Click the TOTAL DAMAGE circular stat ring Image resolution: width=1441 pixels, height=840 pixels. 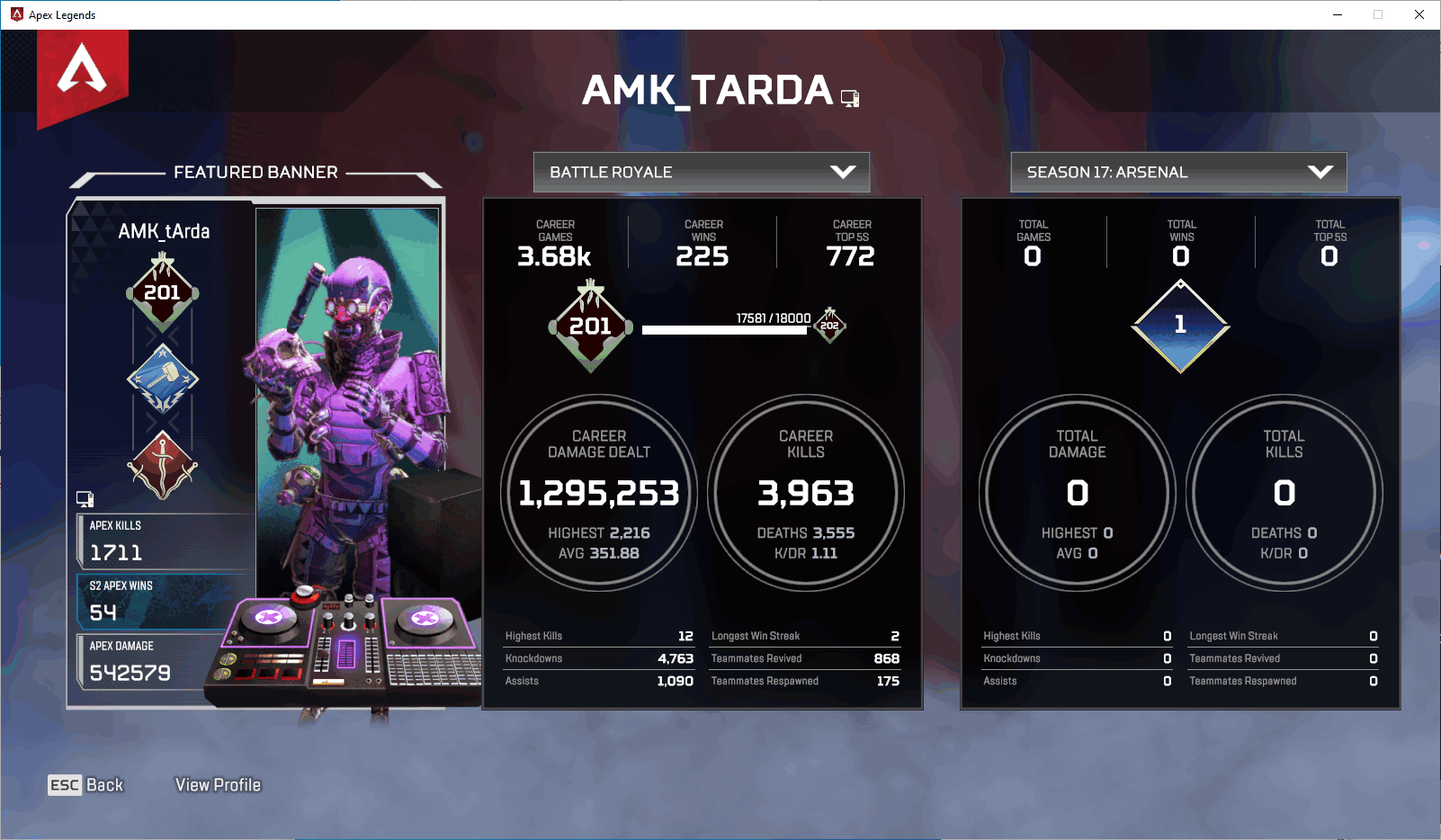1077,493
